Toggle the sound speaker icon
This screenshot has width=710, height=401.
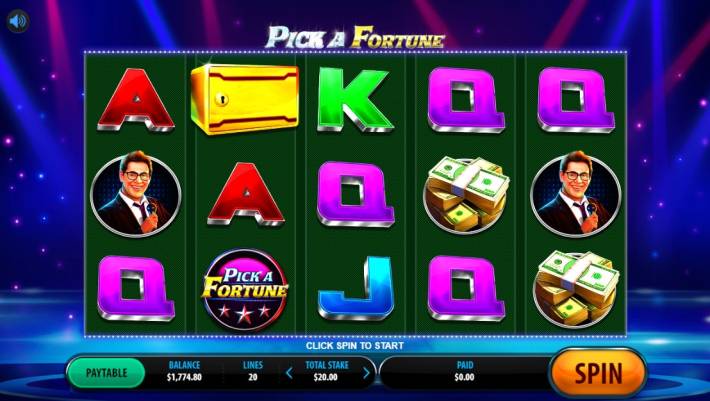[18, 22]
